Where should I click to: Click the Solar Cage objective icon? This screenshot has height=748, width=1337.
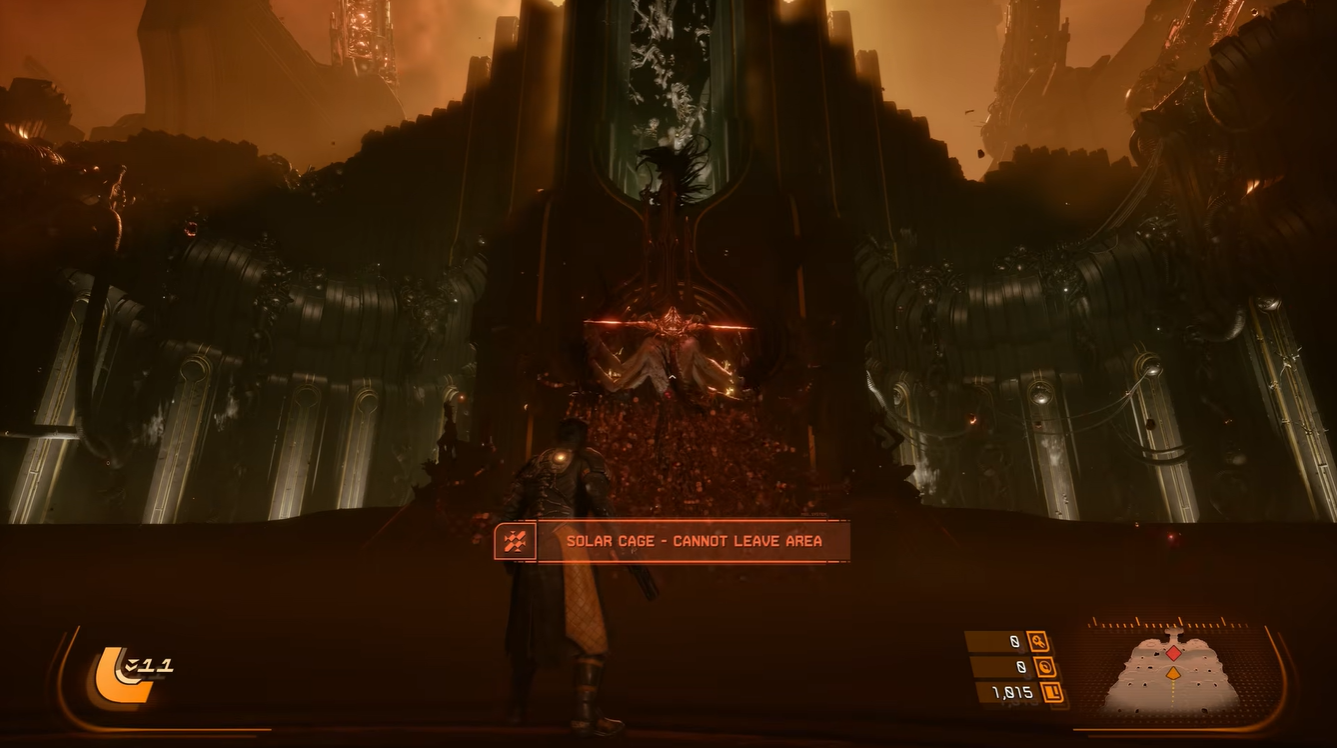point(515,541)
